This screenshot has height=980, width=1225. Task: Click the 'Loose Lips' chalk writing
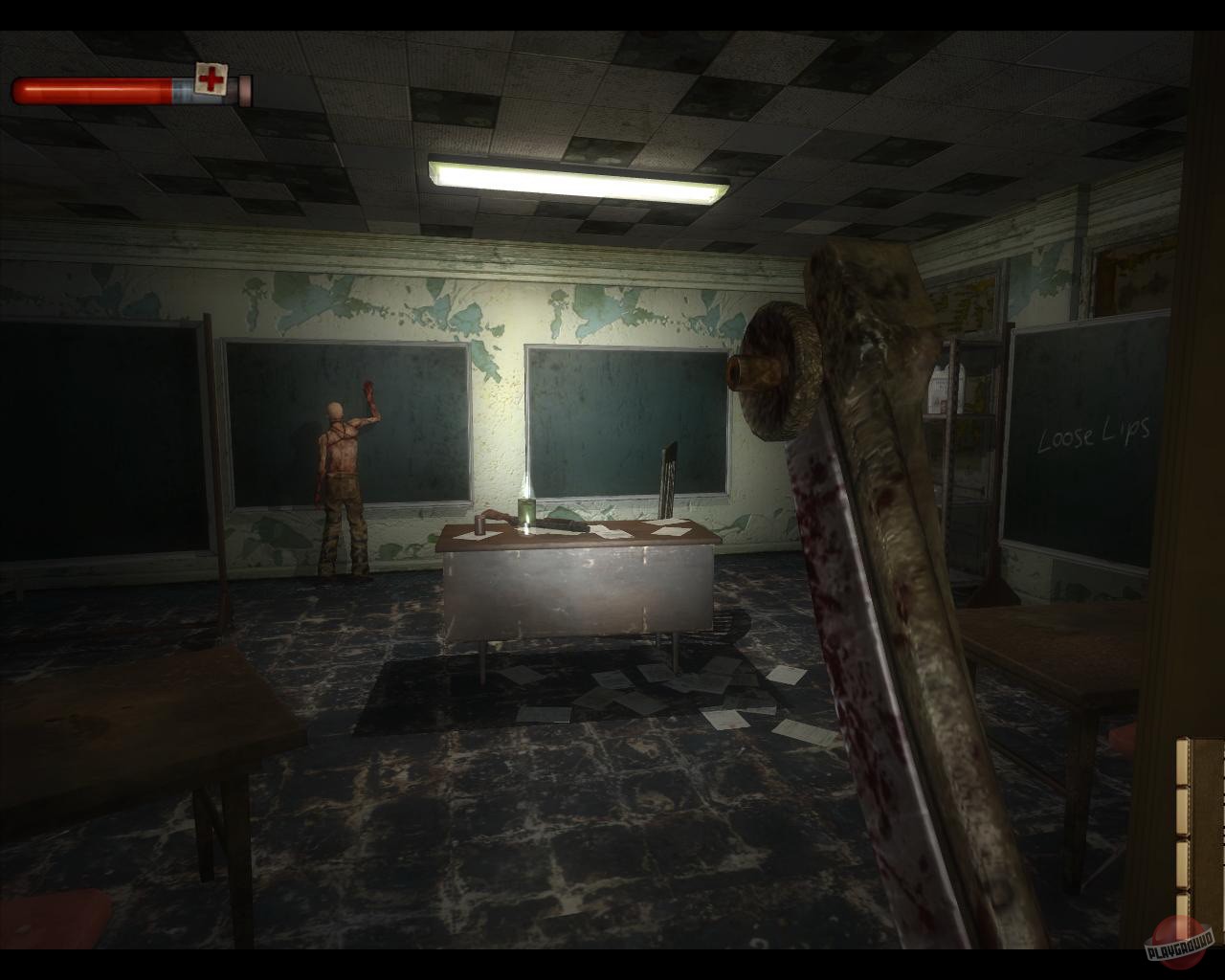(1094, 433)
